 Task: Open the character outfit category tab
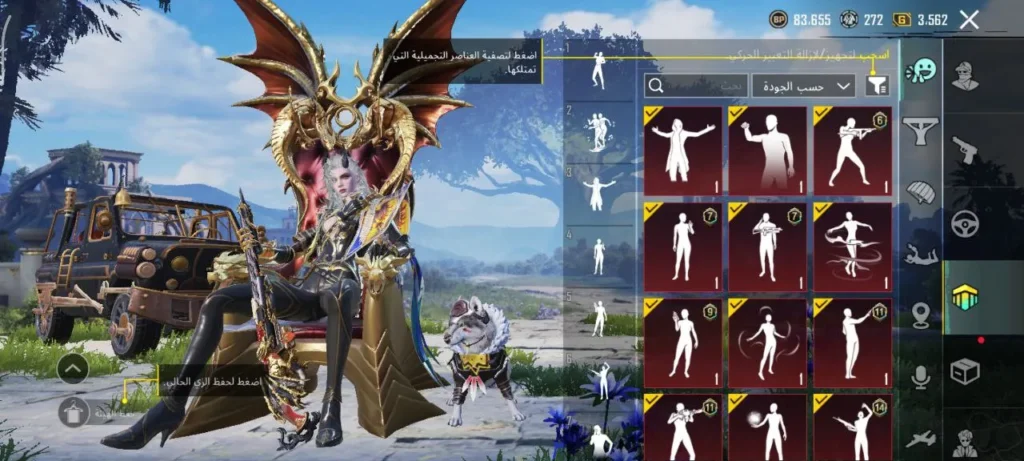tap(964, 76)
